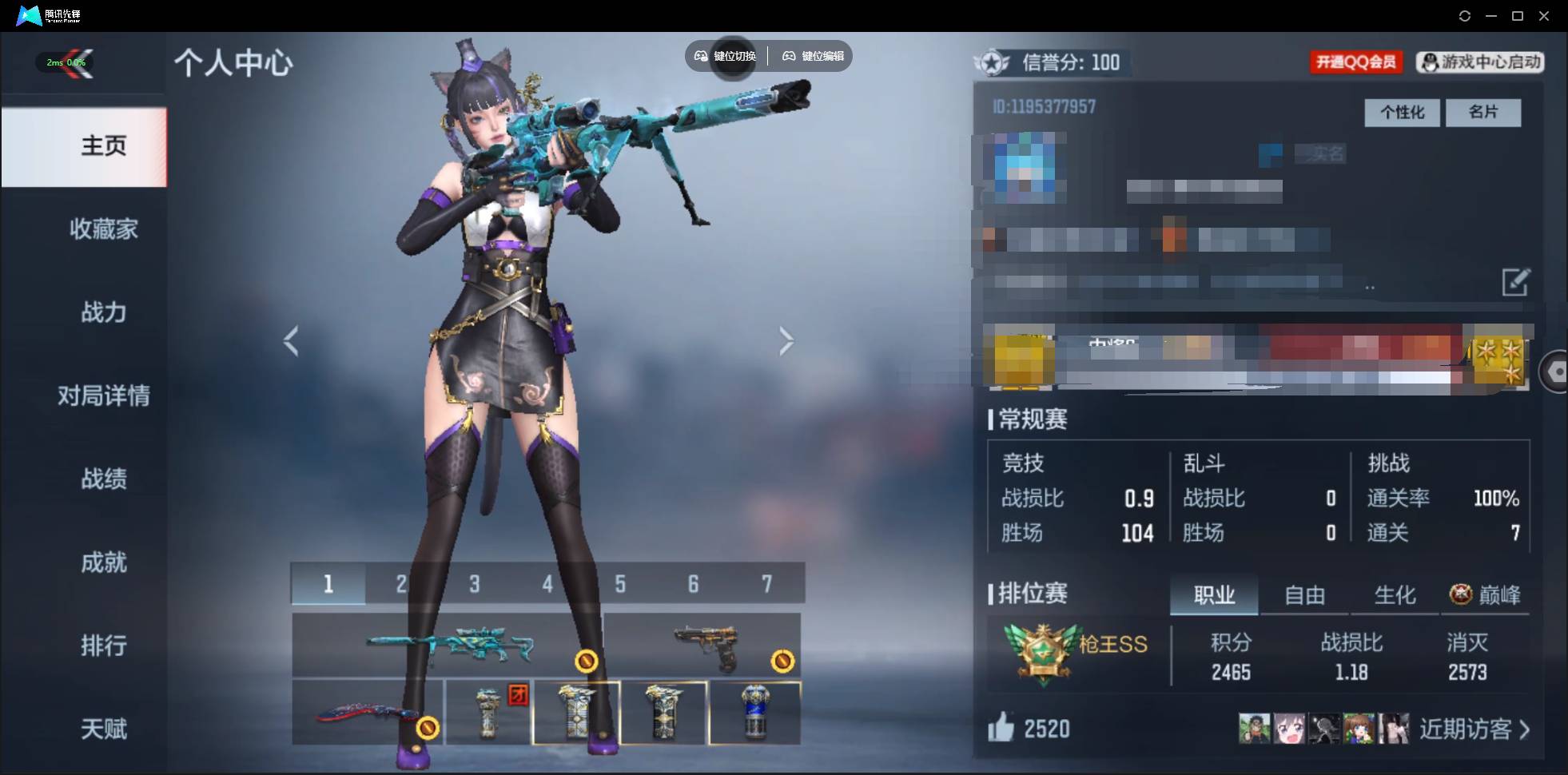The image size is (1568, 775).
Task: Select the 巅峰 ranked tab
Action: 1486,595
